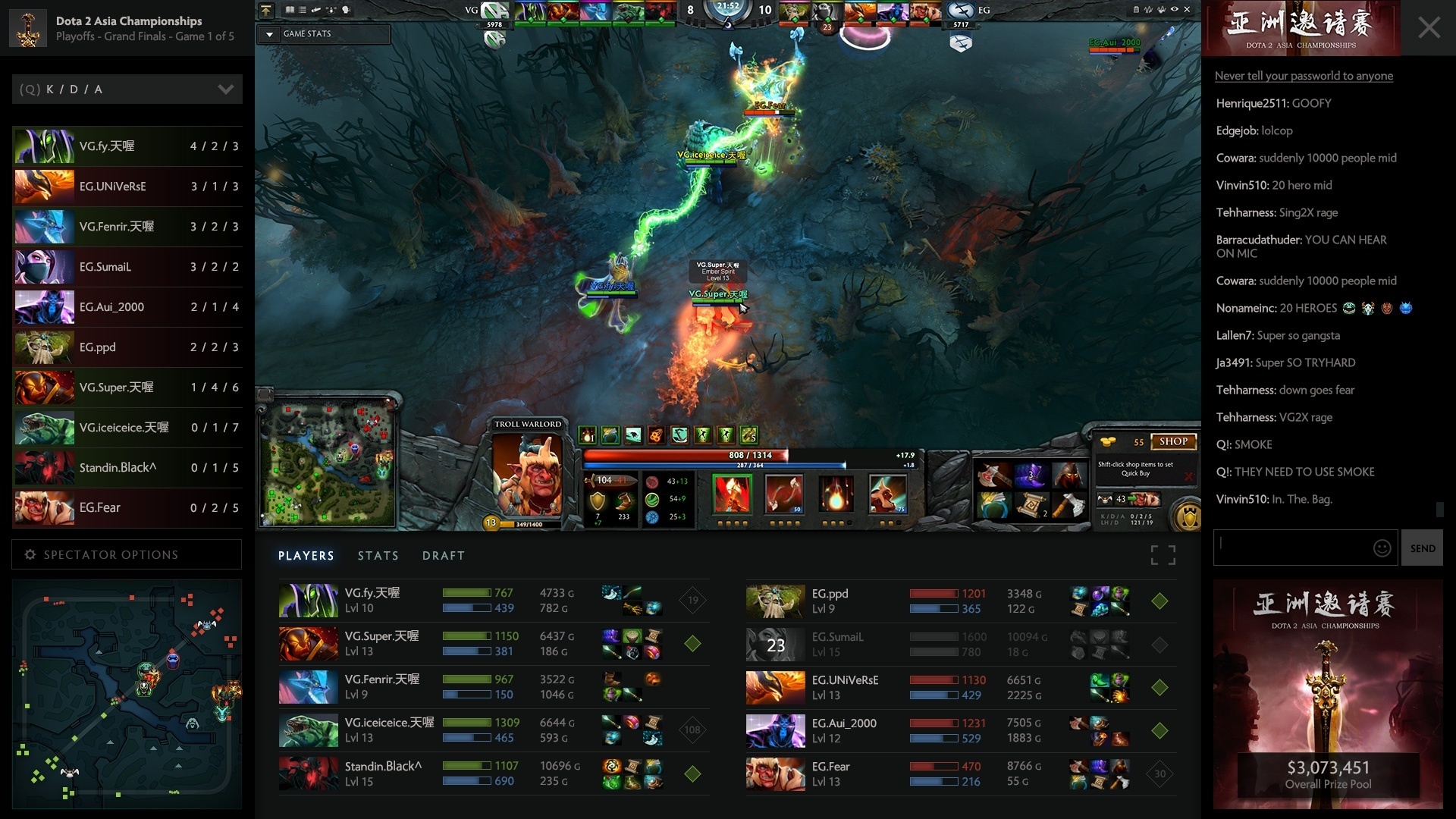The height and width of the screenshot is (819, 1456).
Task: Switch to the Stats tab
Action: [378, 555]
